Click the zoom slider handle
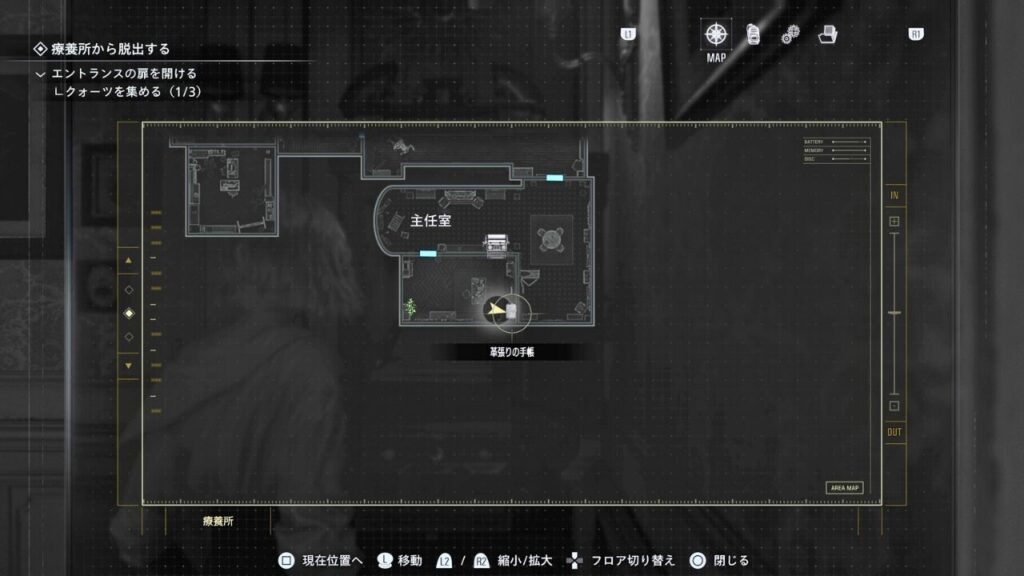The height and width of the screenshot is (576, 1024). click(894, 314)
